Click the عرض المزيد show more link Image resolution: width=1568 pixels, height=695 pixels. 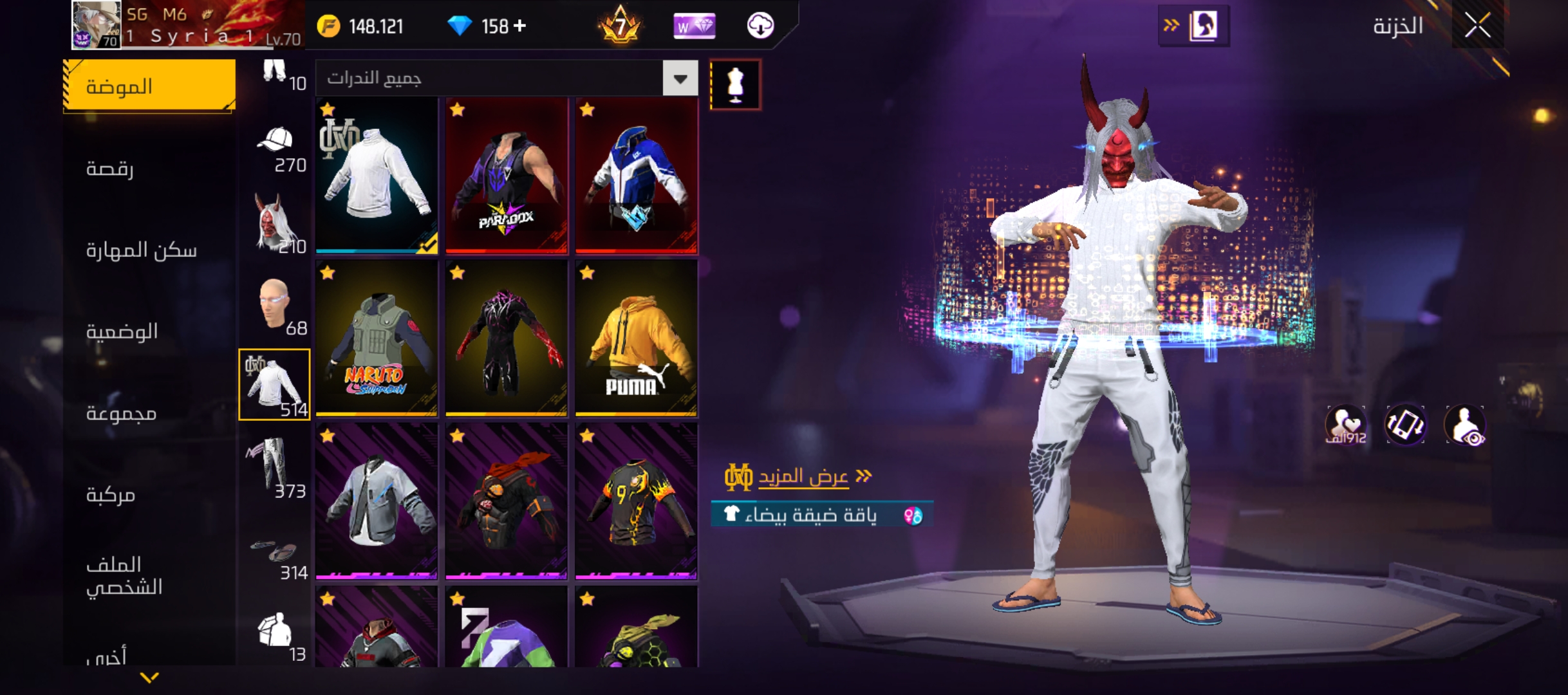(x=803, y=477)
